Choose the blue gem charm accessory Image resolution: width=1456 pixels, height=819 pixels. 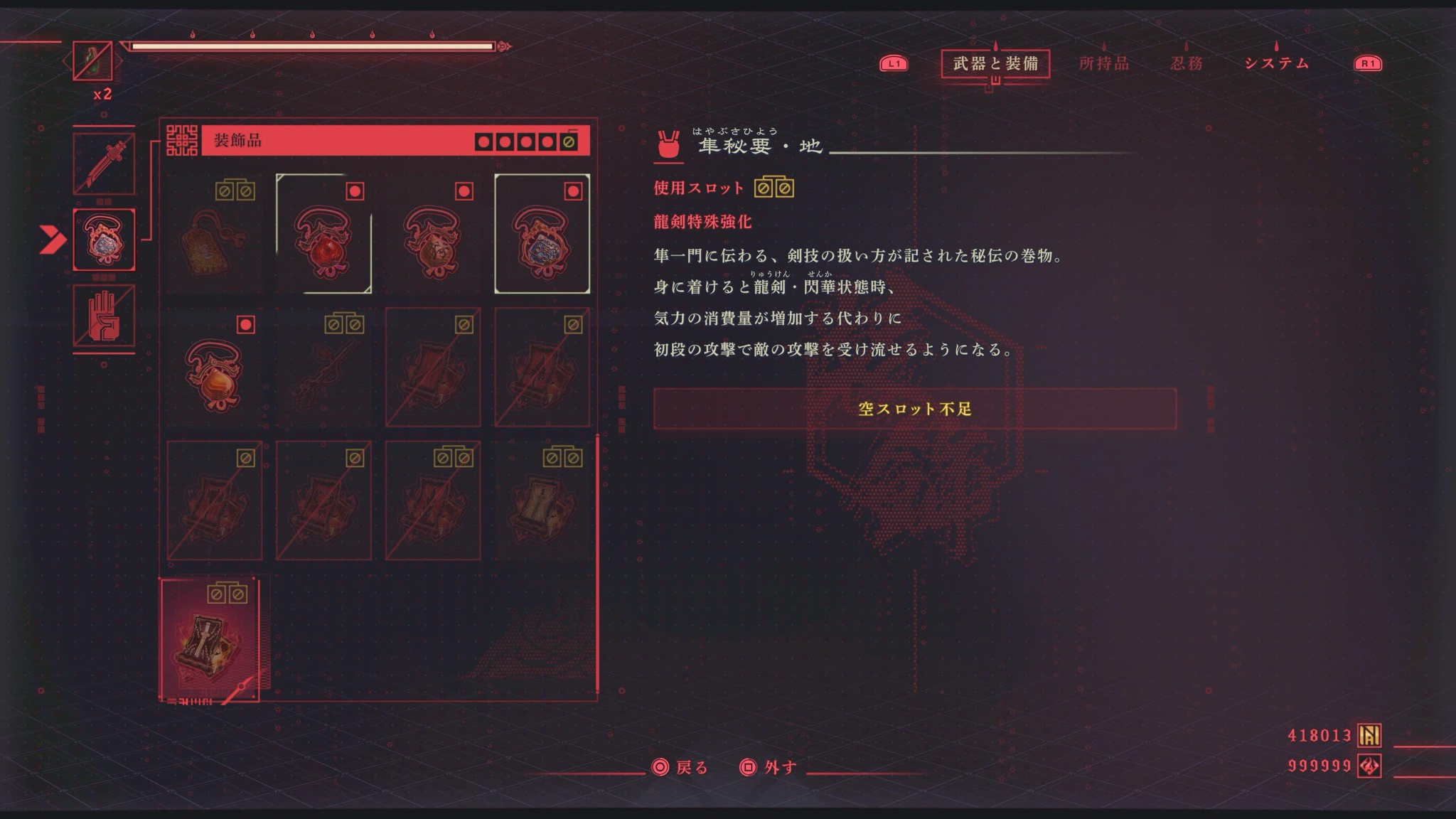click(x=542, y=234)
